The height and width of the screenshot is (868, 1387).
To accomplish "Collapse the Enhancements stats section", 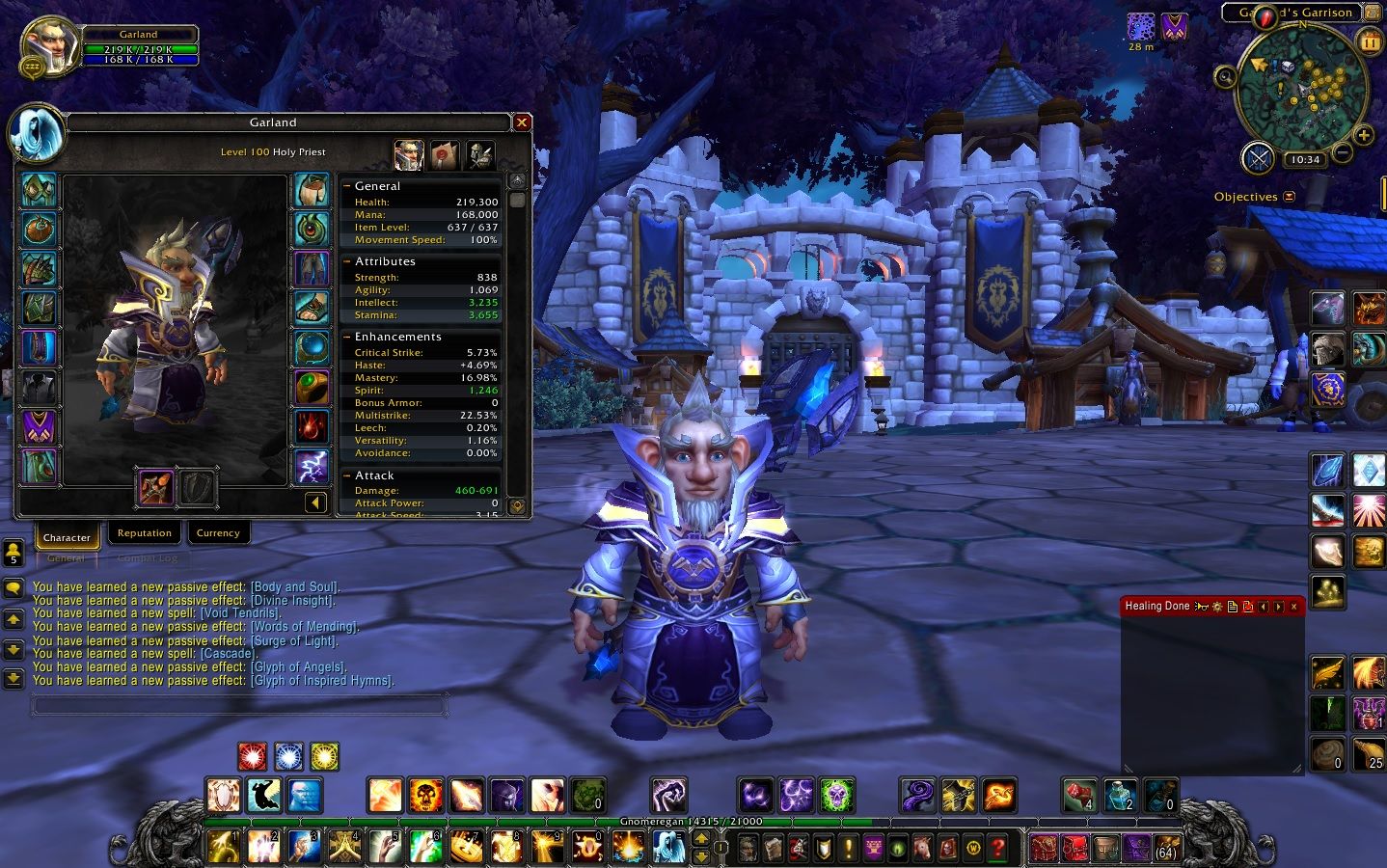I will coord(347,337).
